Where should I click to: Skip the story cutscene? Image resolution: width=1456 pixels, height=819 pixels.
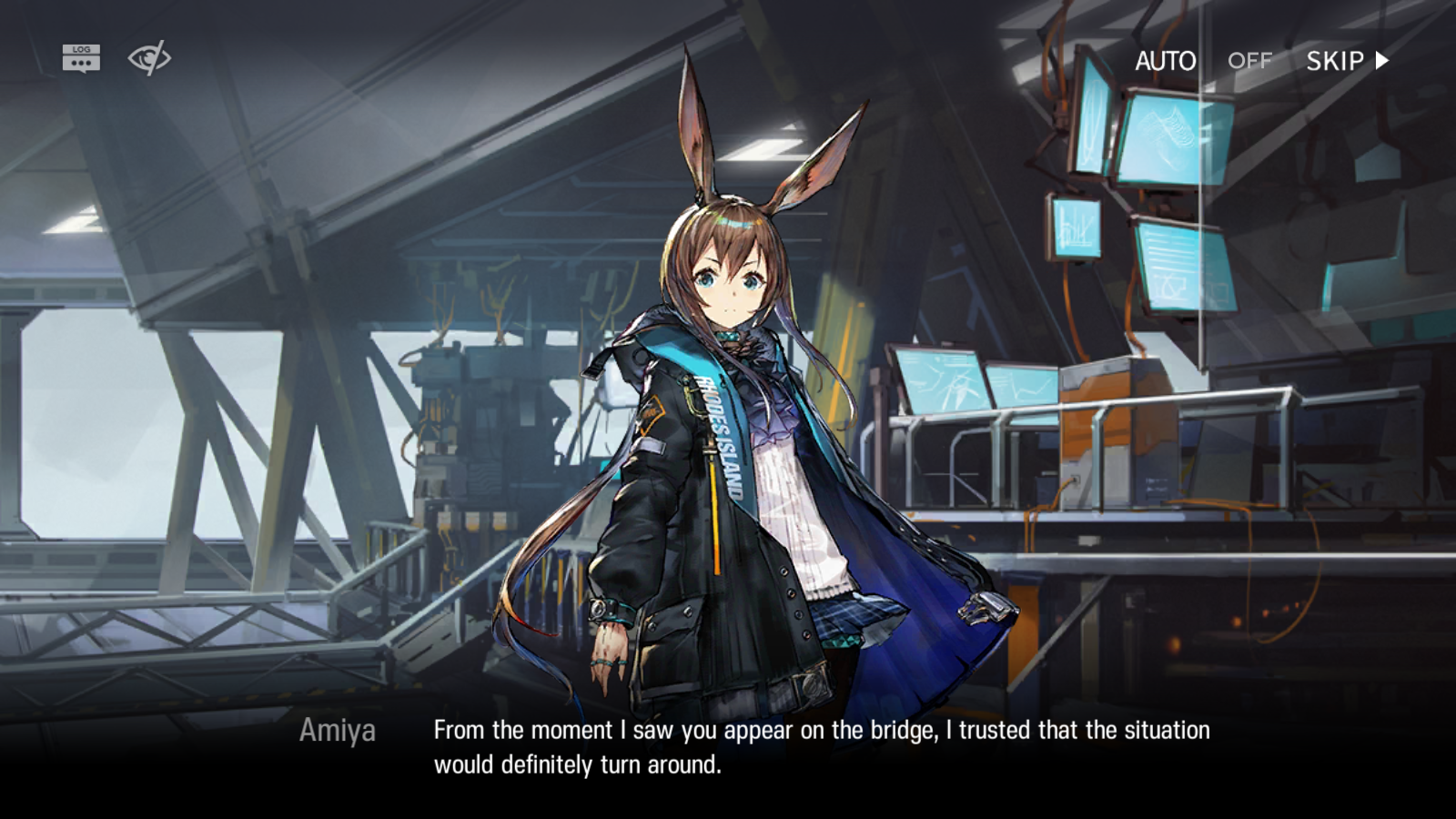1347,61
